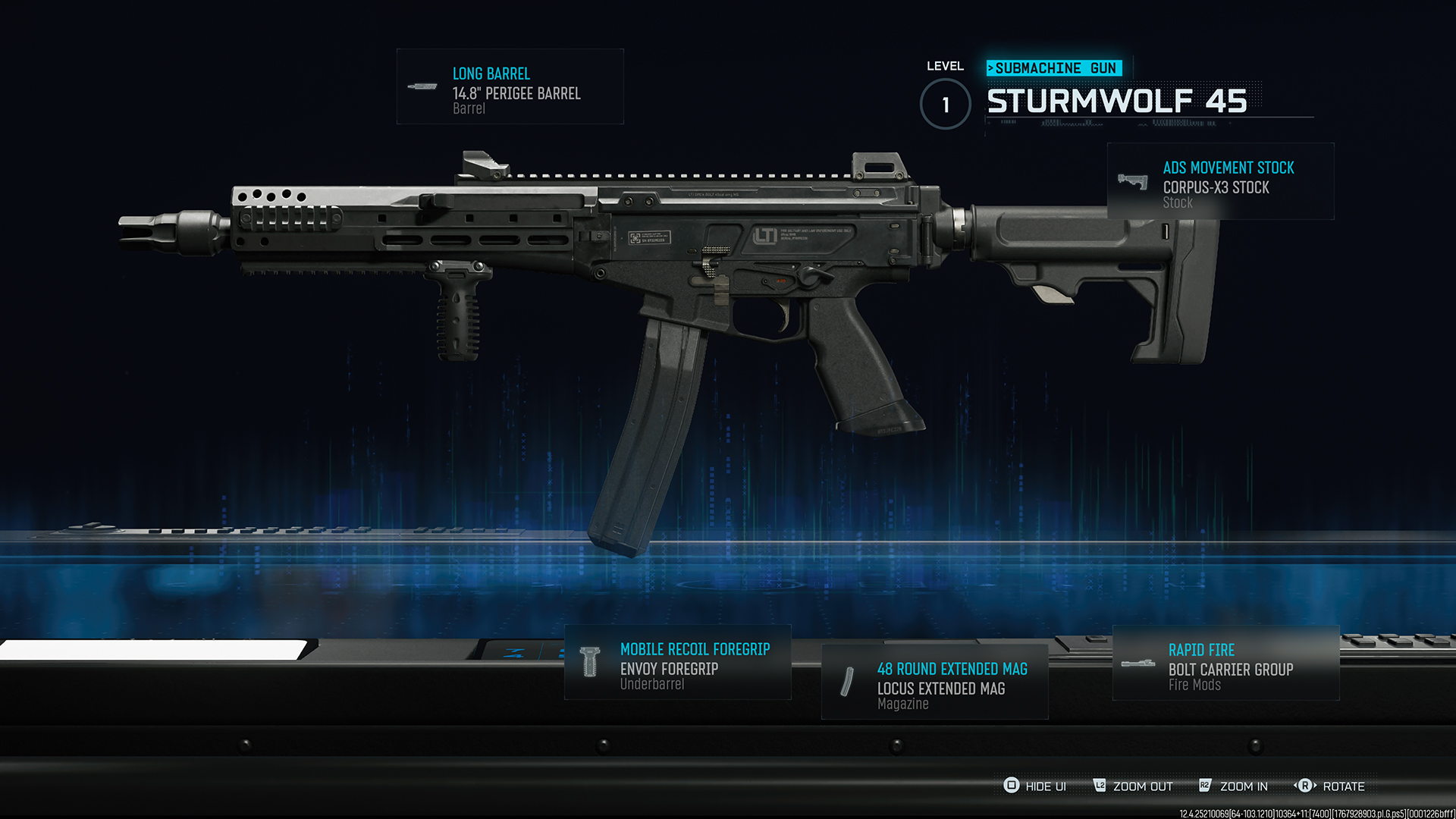Click the Hide UI square button icon

pos(1011,786)
